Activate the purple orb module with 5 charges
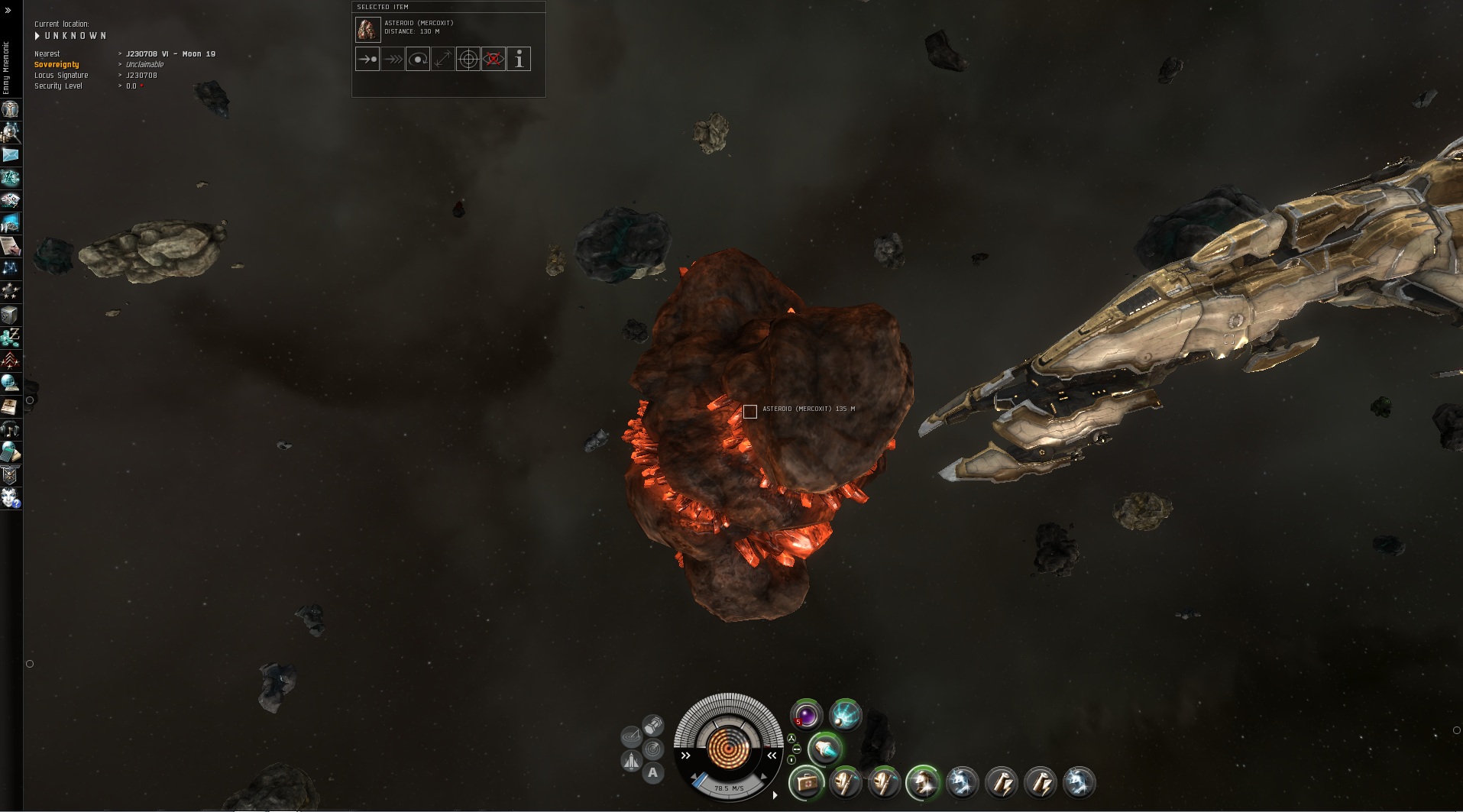 pyautogui.click(x=806, y=715)
